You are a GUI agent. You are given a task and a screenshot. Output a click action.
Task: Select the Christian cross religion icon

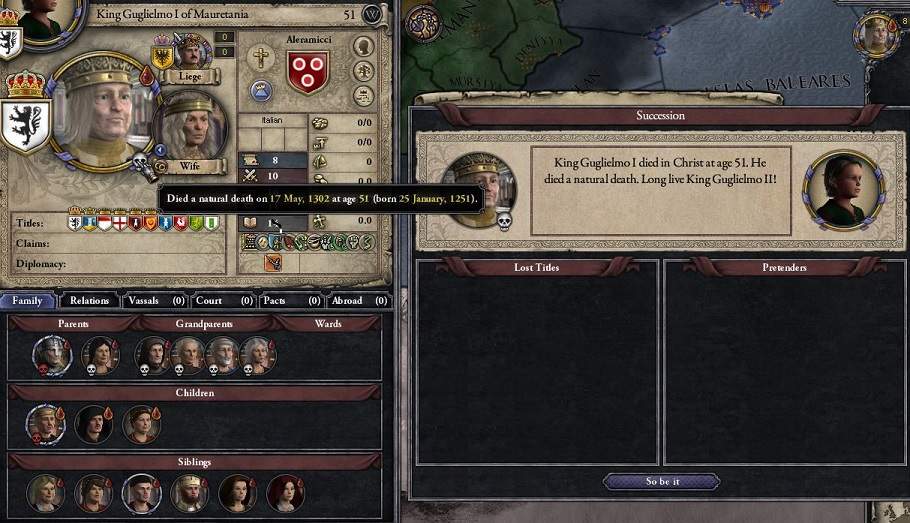(261, 58)
